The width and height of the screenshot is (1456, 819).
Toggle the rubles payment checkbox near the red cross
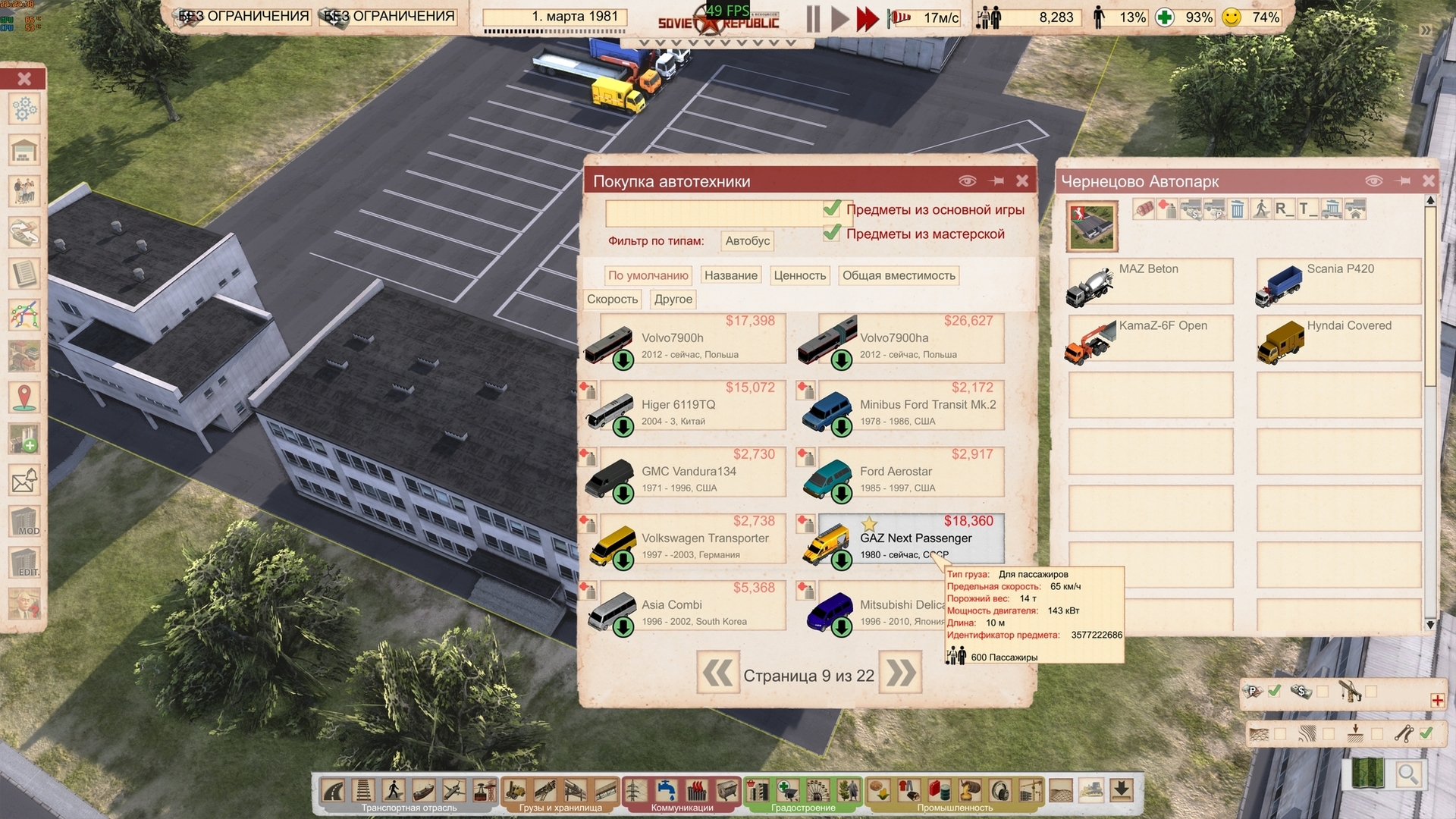point(1274,692)
